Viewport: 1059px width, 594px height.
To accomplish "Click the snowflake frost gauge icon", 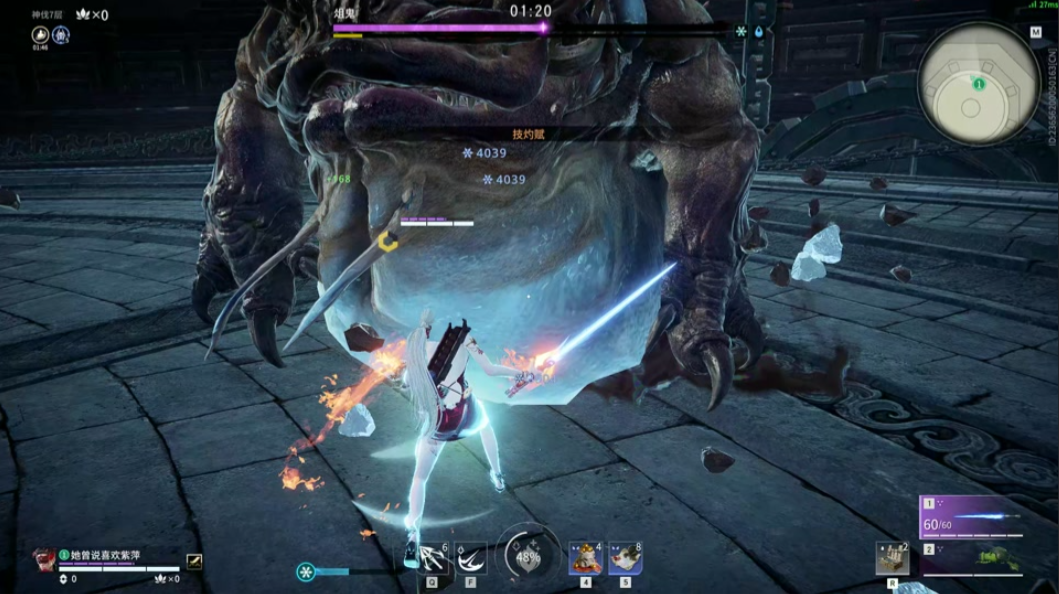I will click(x=306, y=572).
